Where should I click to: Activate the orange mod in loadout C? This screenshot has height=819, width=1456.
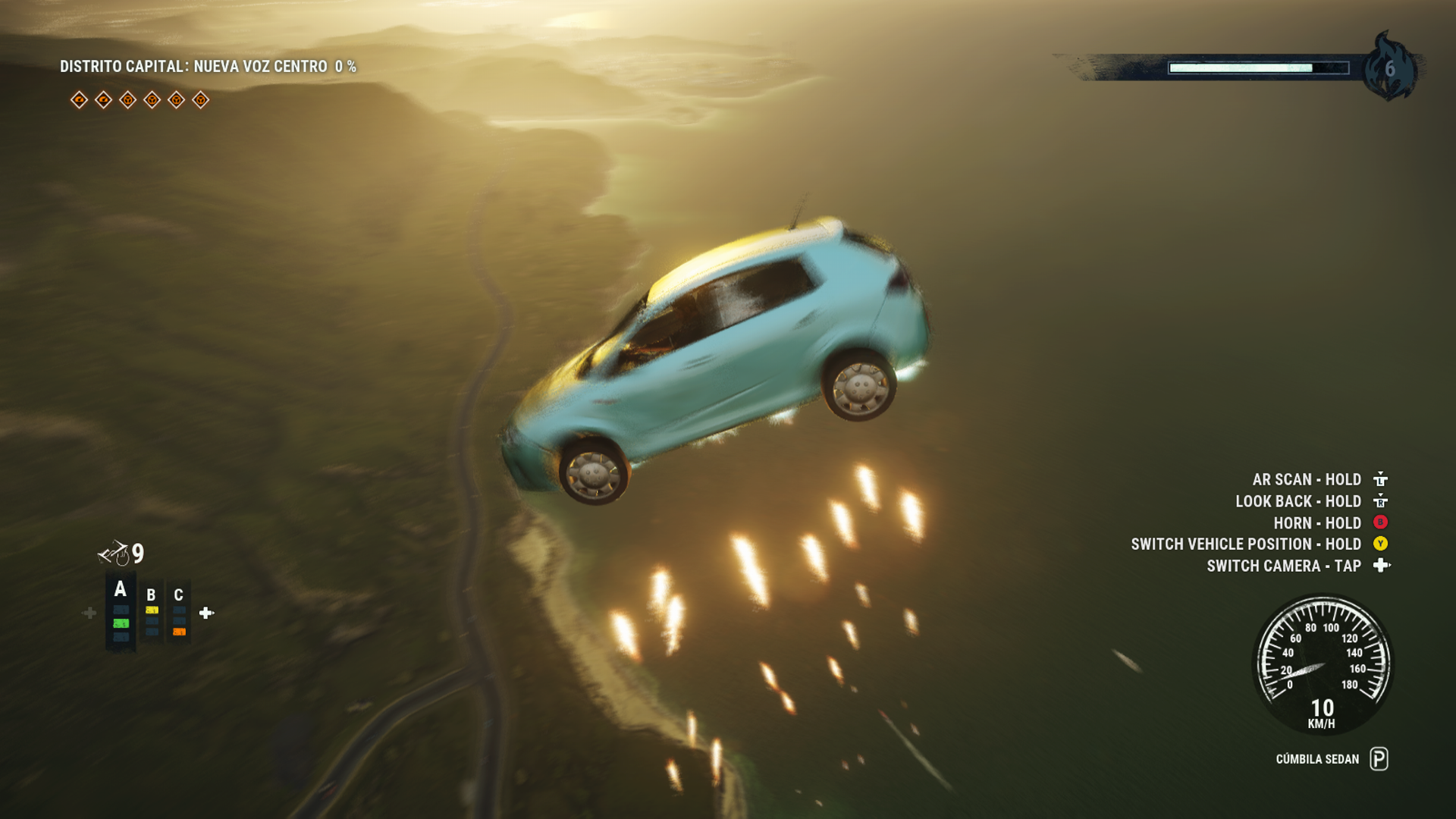click(x=180, y=630)
